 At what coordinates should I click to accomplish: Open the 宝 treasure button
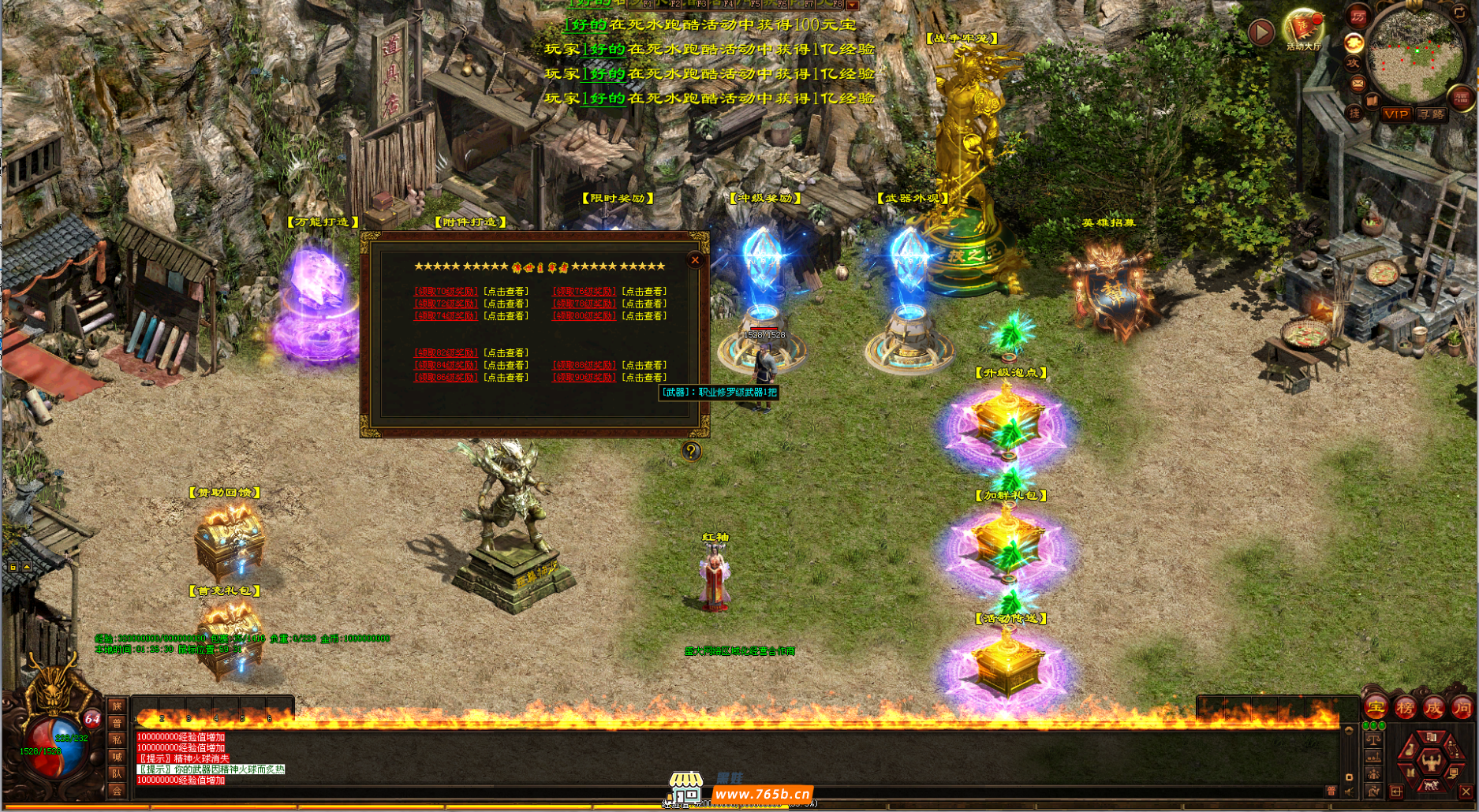1376,707
